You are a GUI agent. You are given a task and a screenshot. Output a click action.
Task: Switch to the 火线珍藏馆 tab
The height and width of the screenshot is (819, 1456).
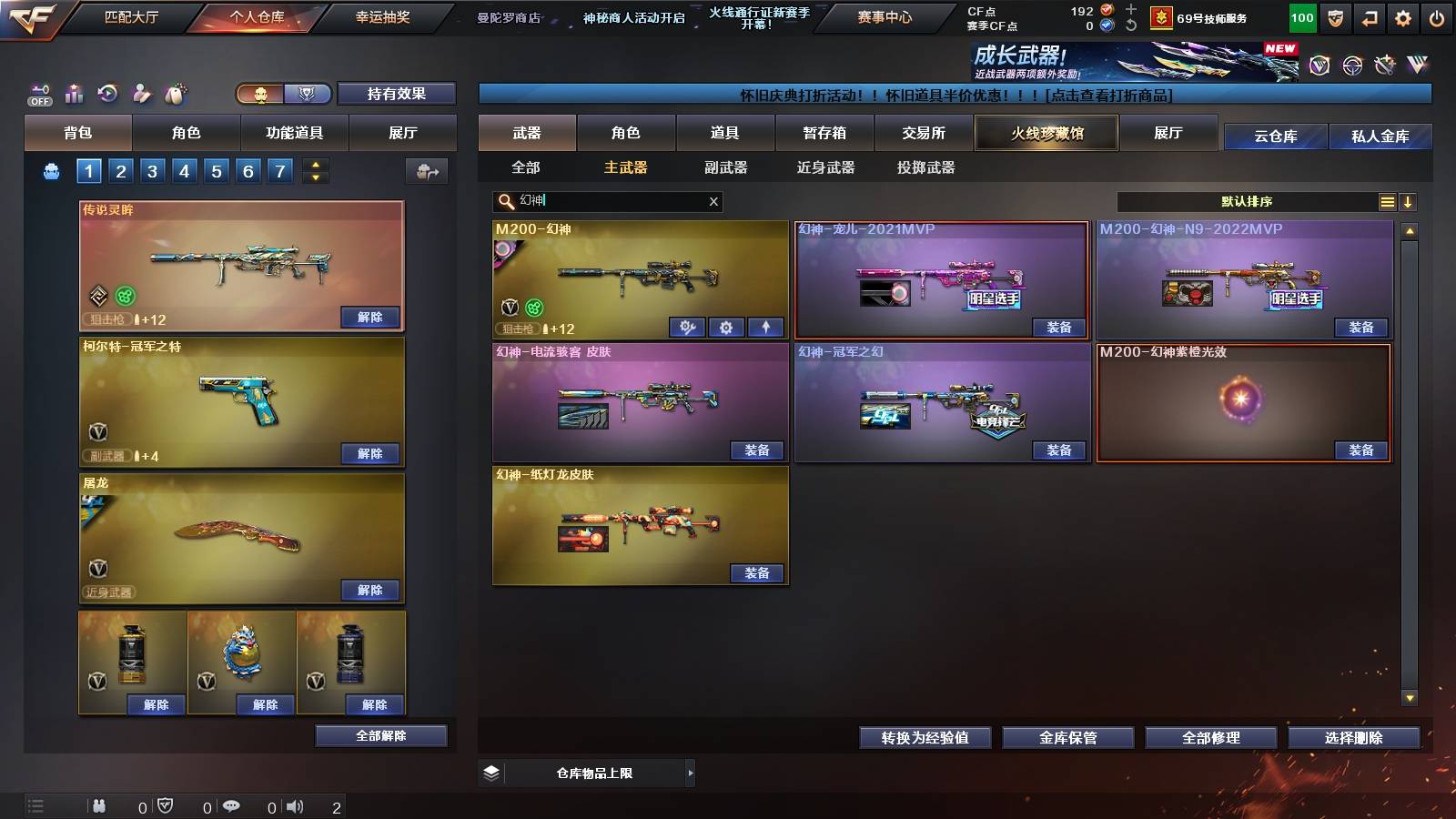click(1046, 133)
